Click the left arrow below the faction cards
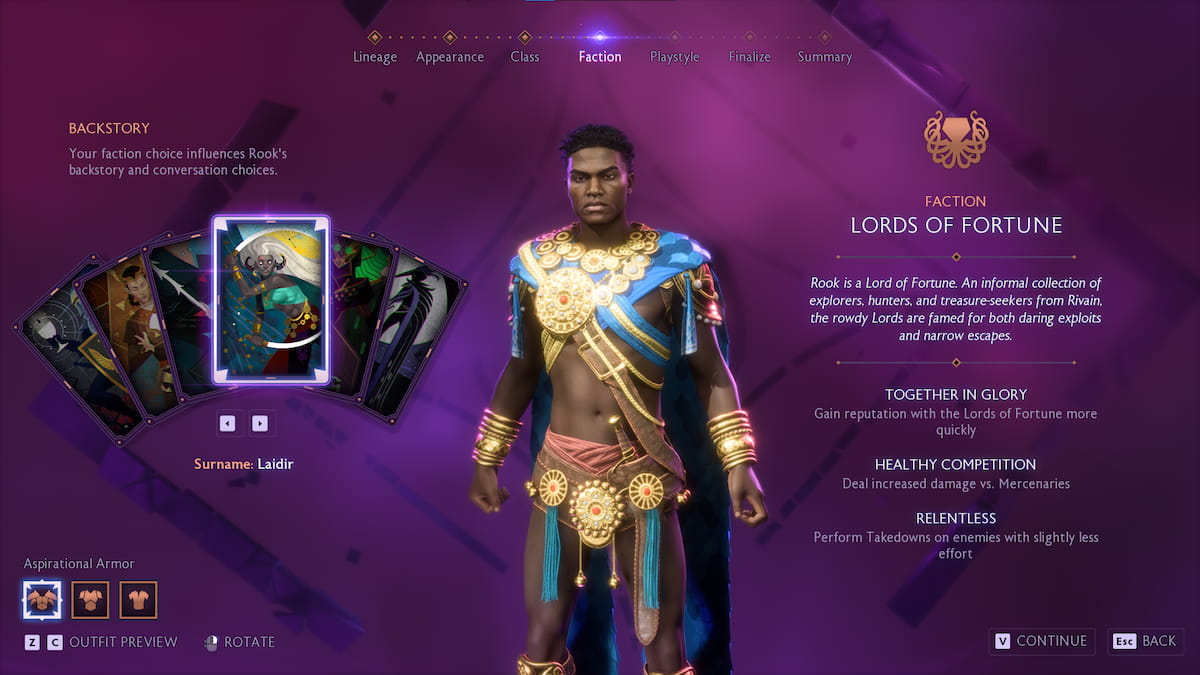The width and height of the screenshot is (1200, 675). (228, 423)
